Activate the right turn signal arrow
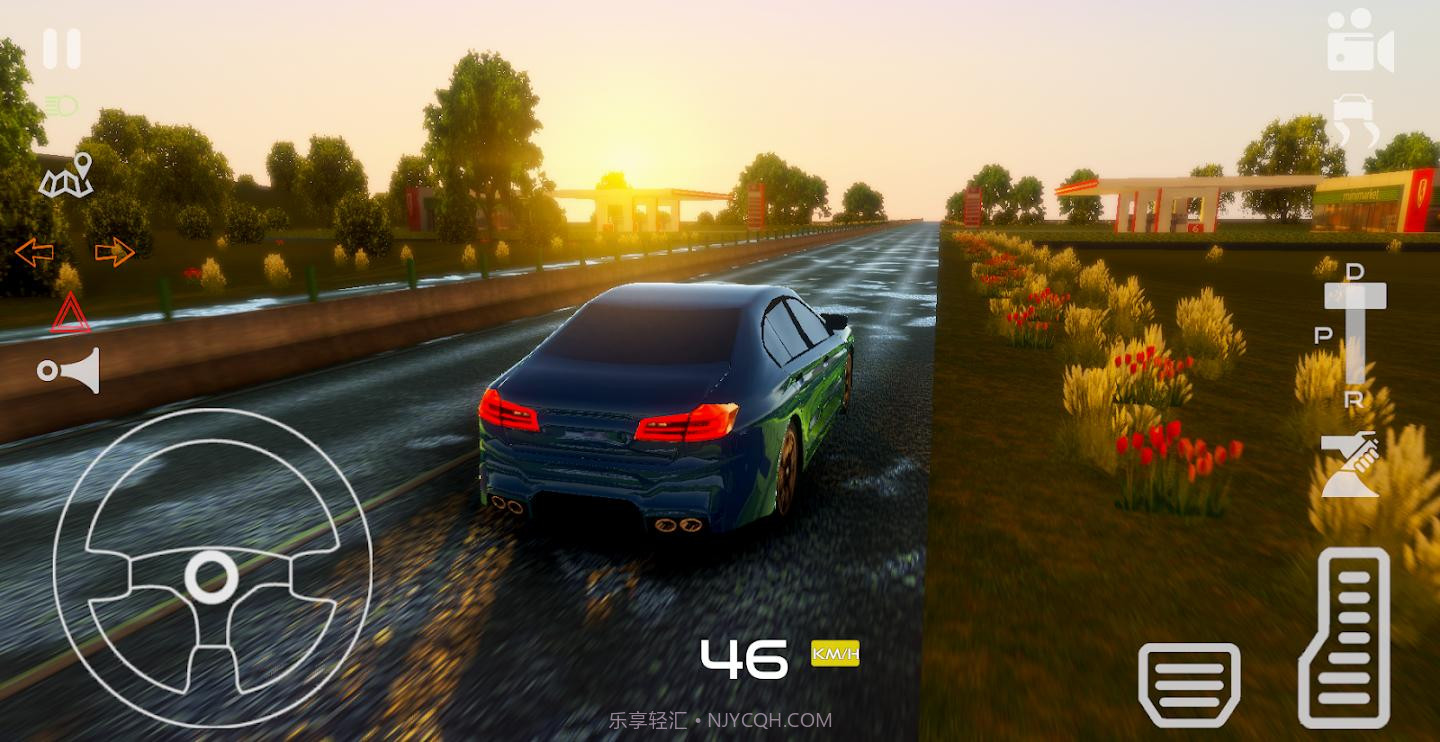This screenshot has height=742, width=1440. tap(114, 253)
